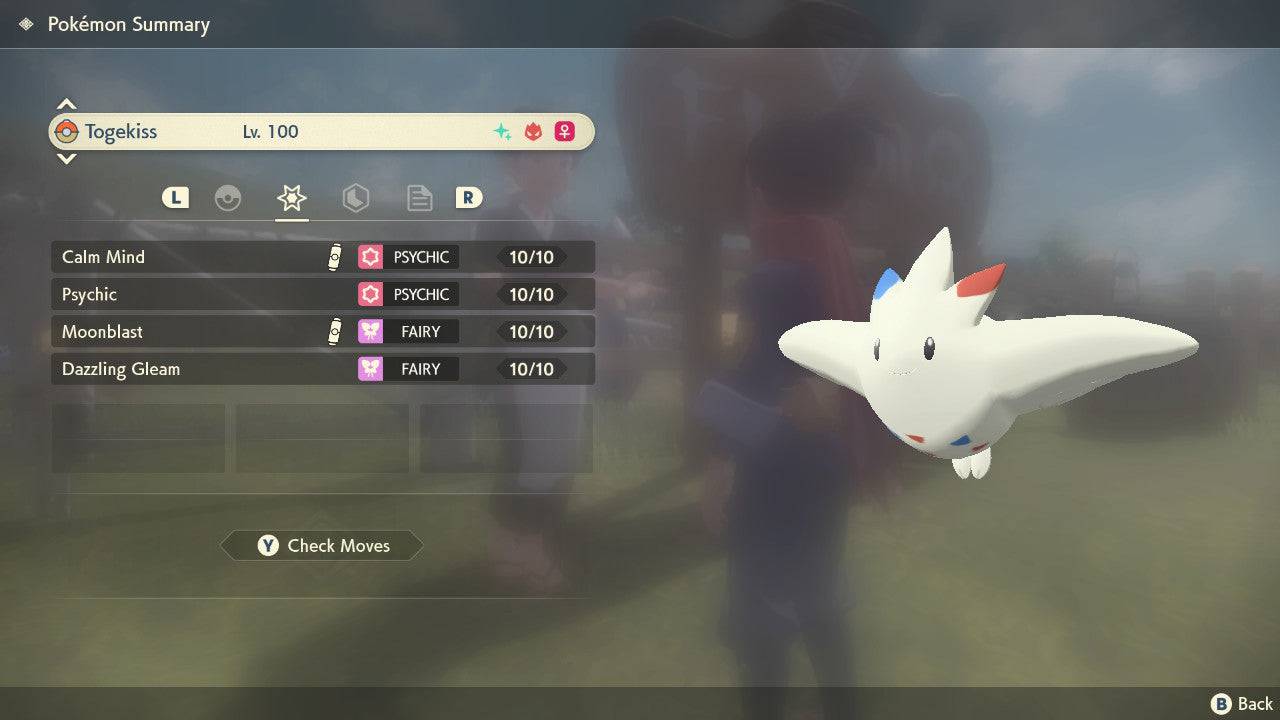The image size is (1280, 720).
Task: Open the Check Moves option
Action: [322, 545]
